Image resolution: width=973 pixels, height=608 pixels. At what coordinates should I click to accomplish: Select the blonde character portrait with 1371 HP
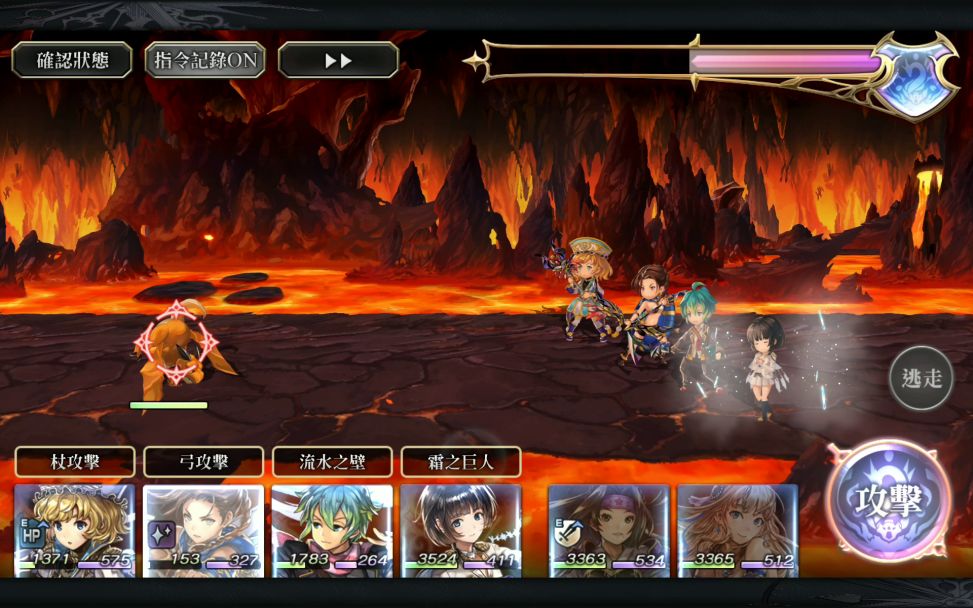(75, 530)
